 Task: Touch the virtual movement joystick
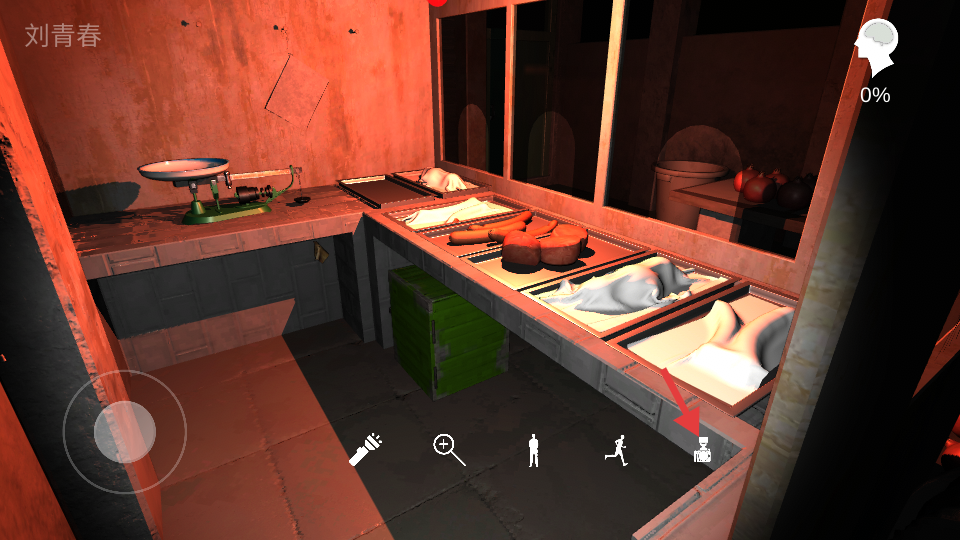tap(124, 431)
